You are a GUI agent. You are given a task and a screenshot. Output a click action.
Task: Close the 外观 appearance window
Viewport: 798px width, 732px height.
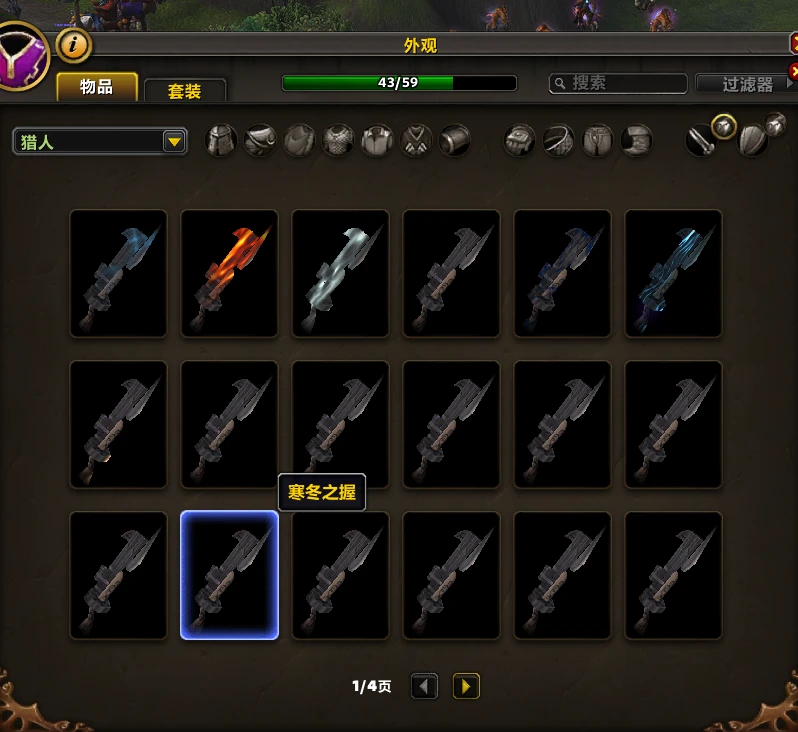tap(793, 44)
